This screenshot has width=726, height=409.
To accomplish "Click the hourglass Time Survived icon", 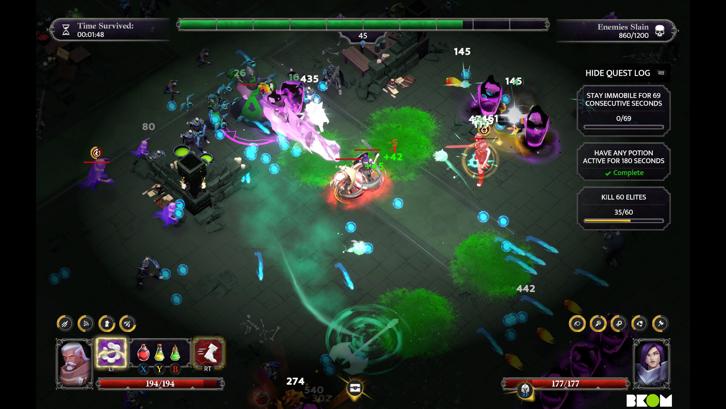I will (x=66, y=30).
